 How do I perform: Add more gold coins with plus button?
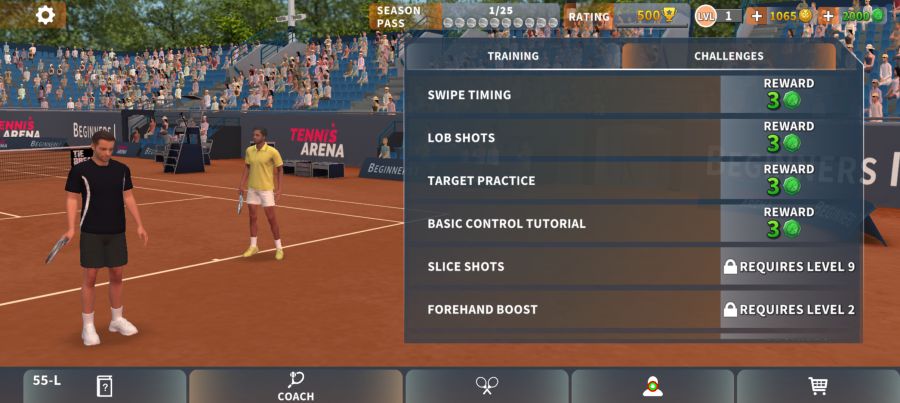(756, 16)
